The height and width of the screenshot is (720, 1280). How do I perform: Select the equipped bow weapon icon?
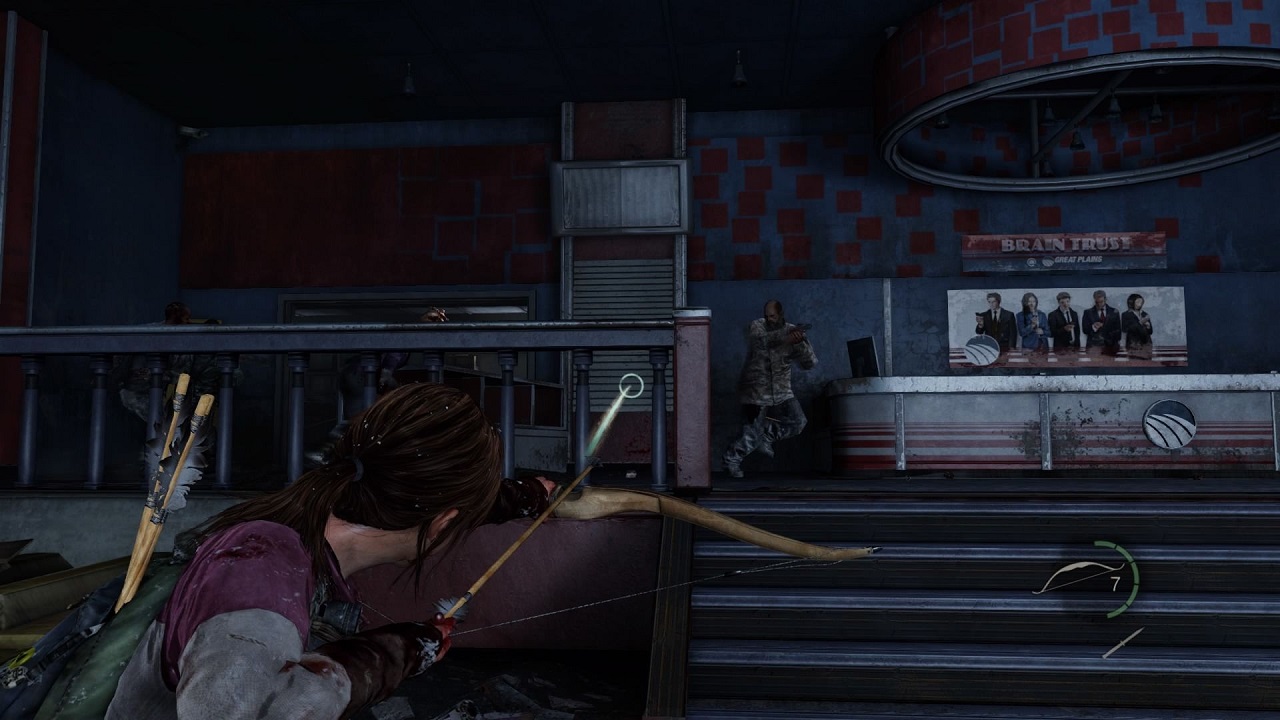(1070, 577)
